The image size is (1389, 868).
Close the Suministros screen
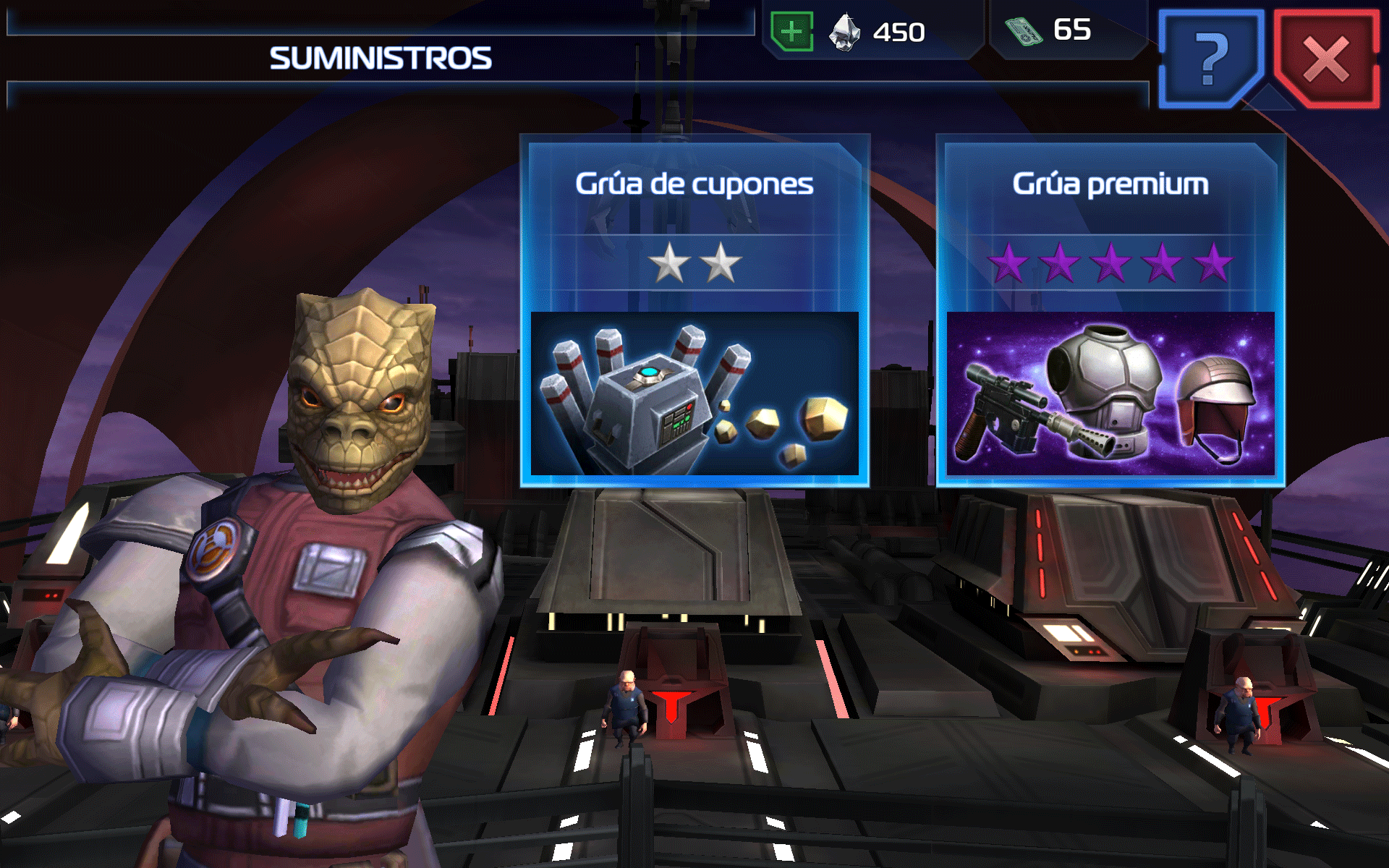click(1325, 59)
